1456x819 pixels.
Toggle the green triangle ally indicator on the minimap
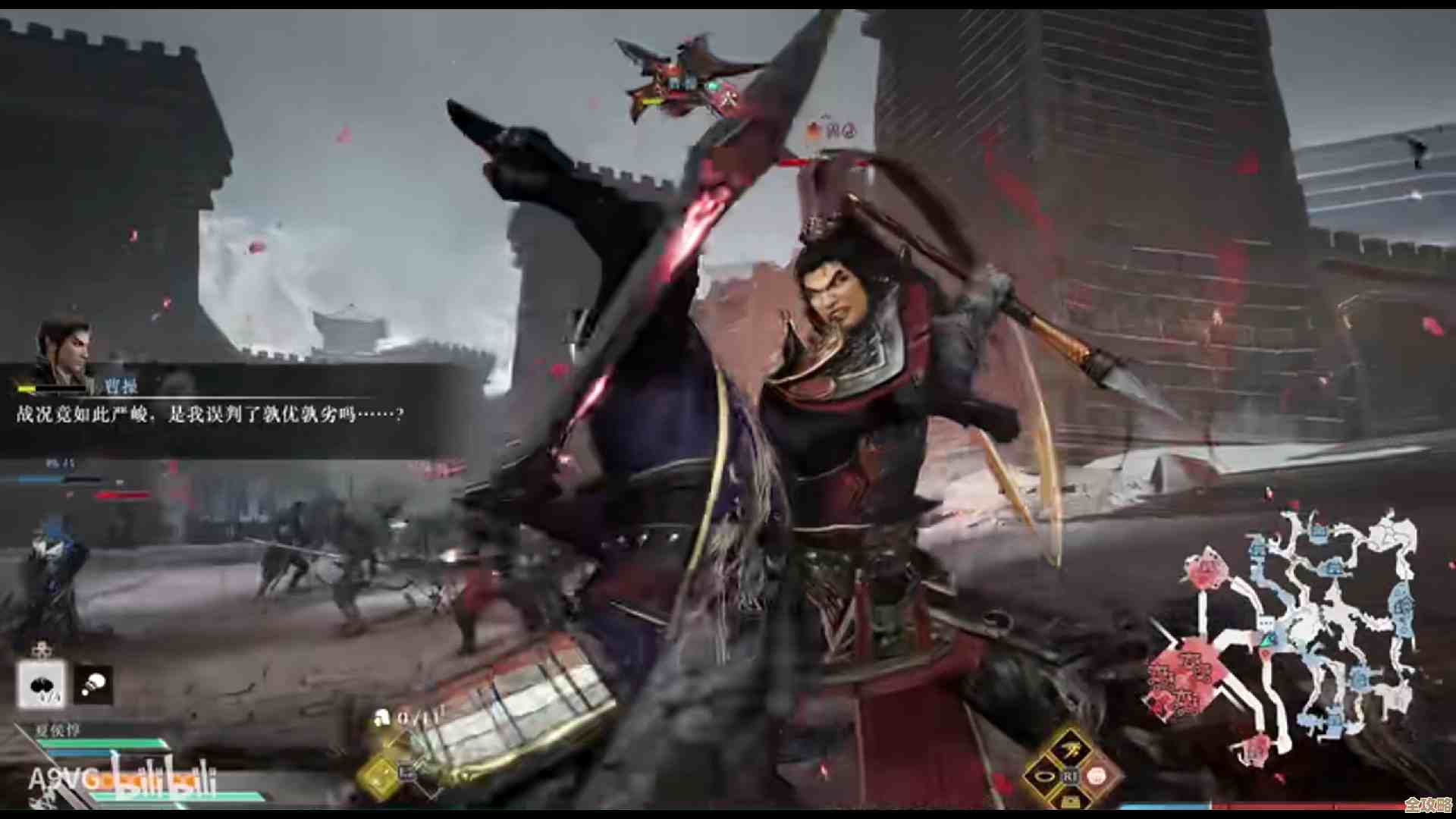click(1266, 641)
